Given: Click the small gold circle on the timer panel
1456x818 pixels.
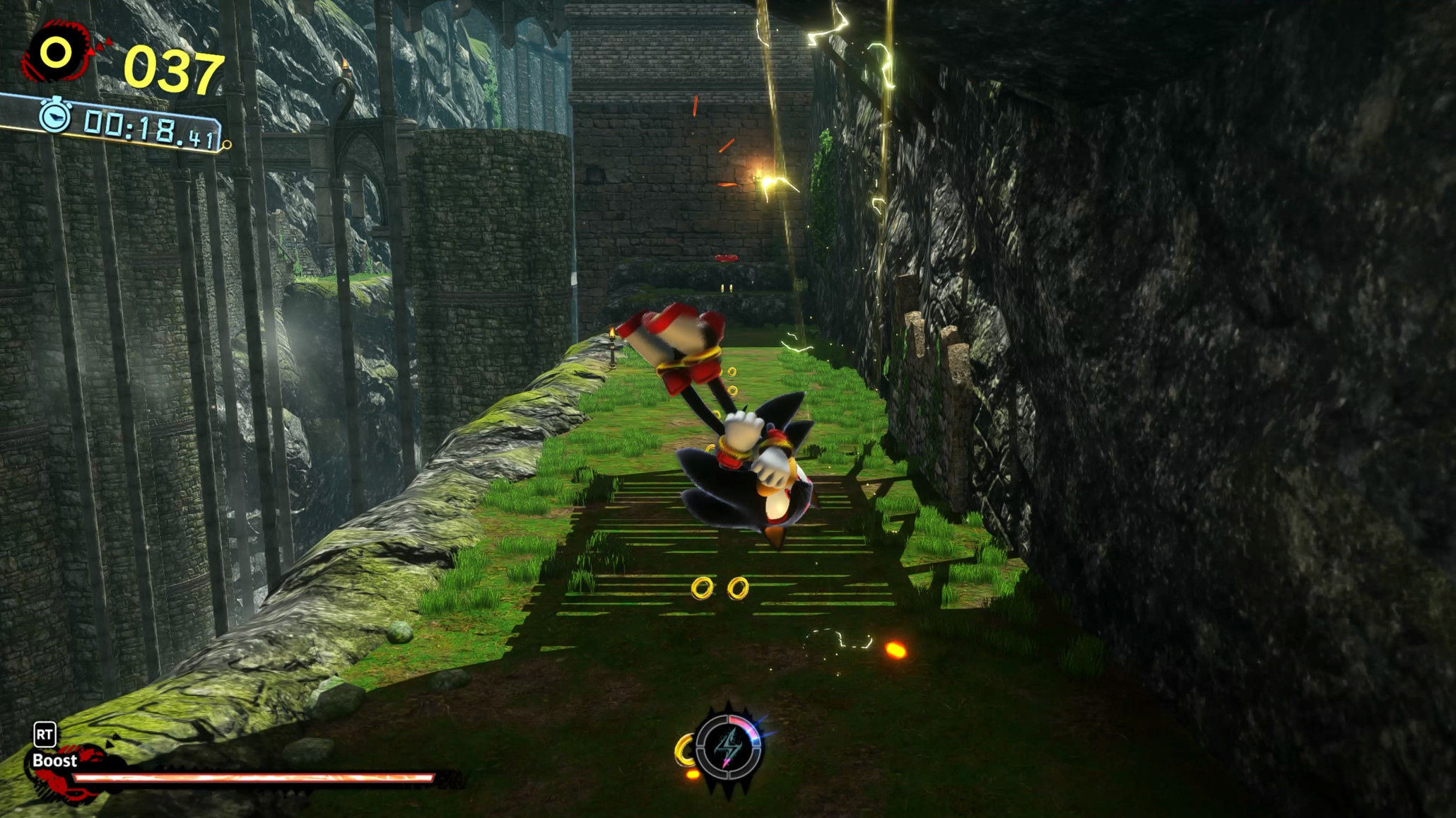Looking at the screenshot, I should click(x=227, y=145).
